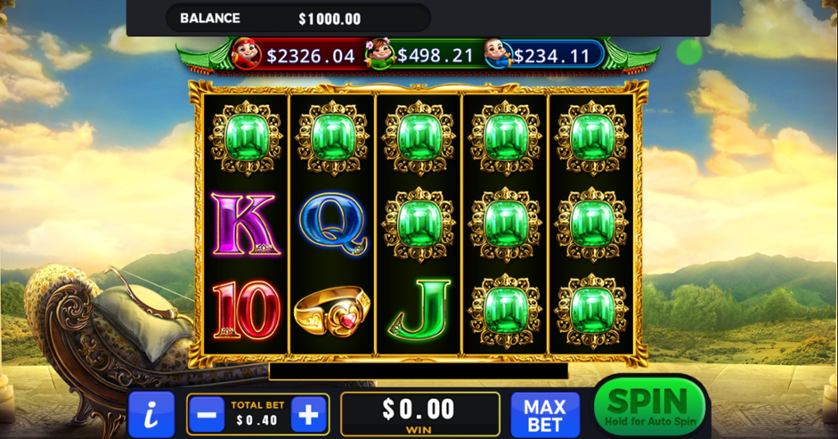Viewport: 838px width, 439px height.
Task: Spin the slot reels
Action: 648,407
